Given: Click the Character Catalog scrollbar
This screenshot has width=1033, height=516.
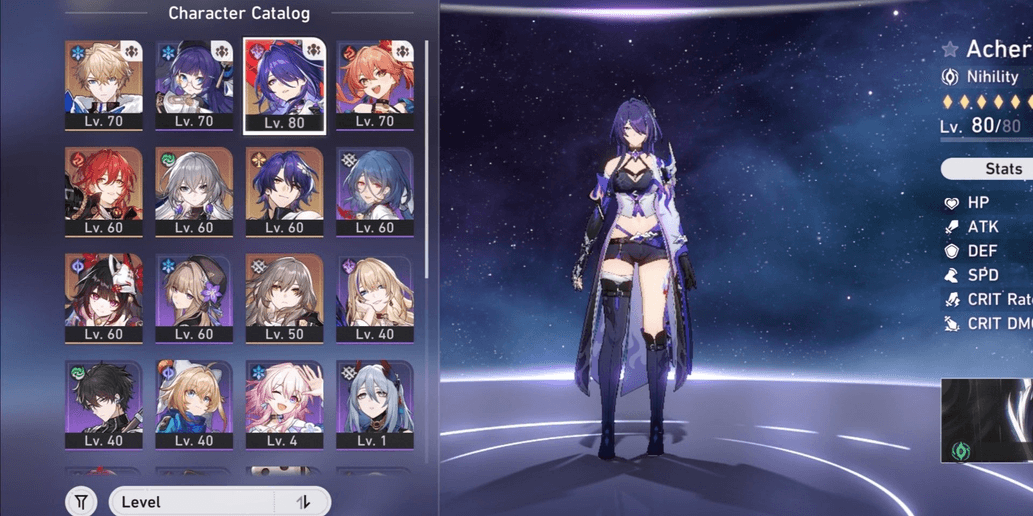Looking at the screenshot, I should click(x=427, y=160).
